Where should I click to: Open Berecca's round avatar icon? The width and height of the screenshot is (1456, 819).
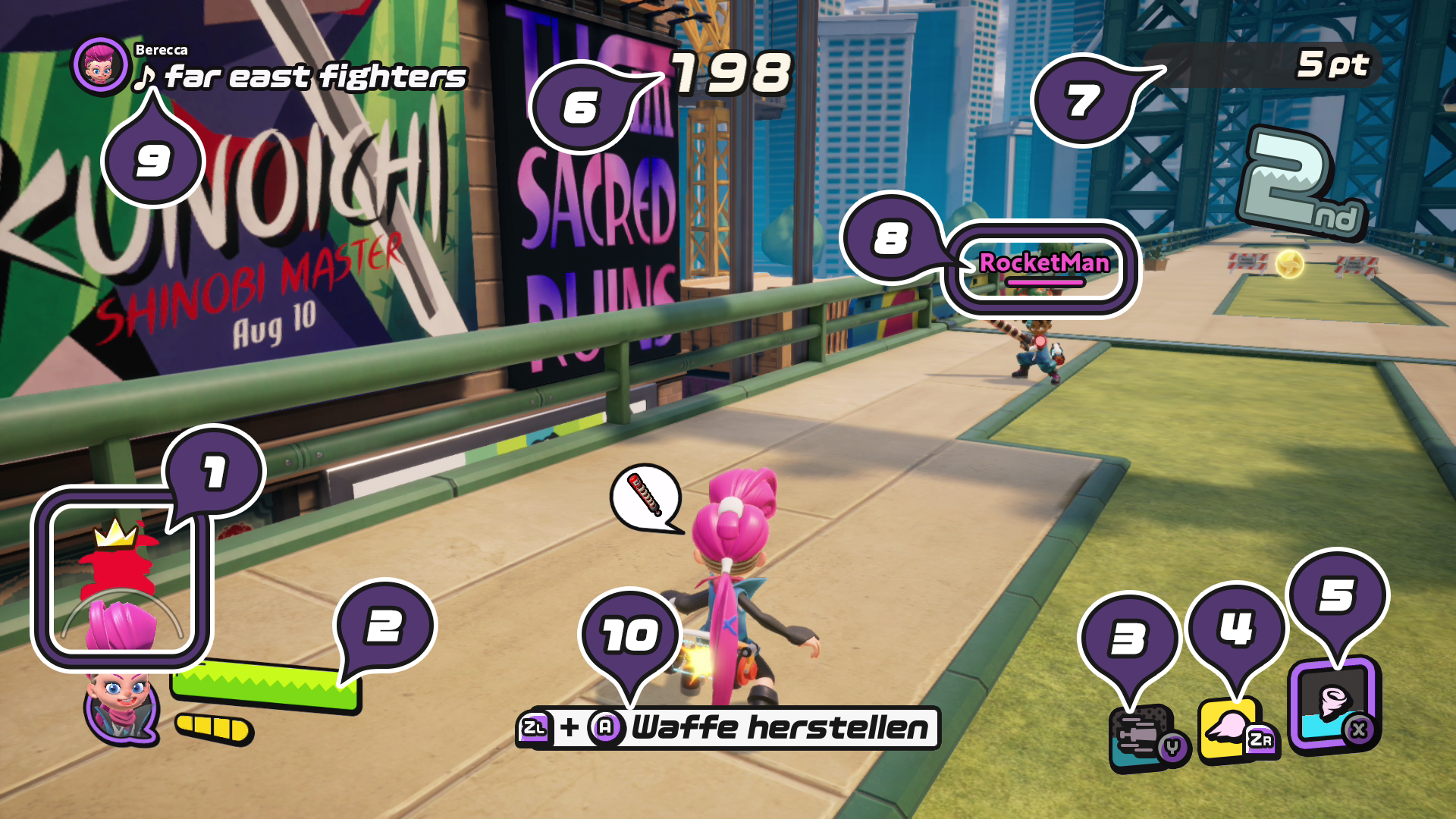point(100,66)
